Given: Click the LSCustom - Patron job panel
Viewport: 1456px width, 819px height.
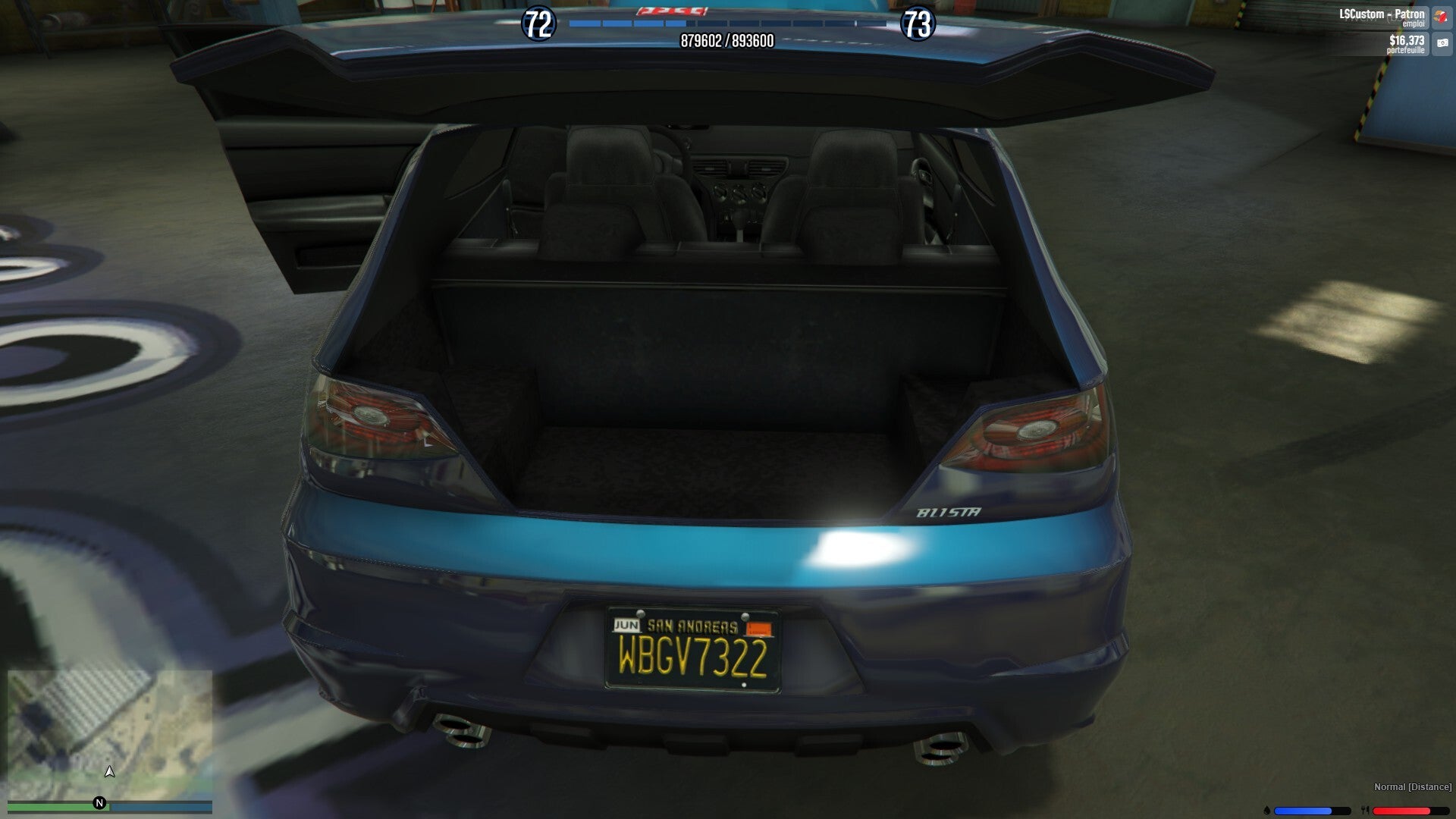Looking at the screenshot, I should [x=1381, y=17].
